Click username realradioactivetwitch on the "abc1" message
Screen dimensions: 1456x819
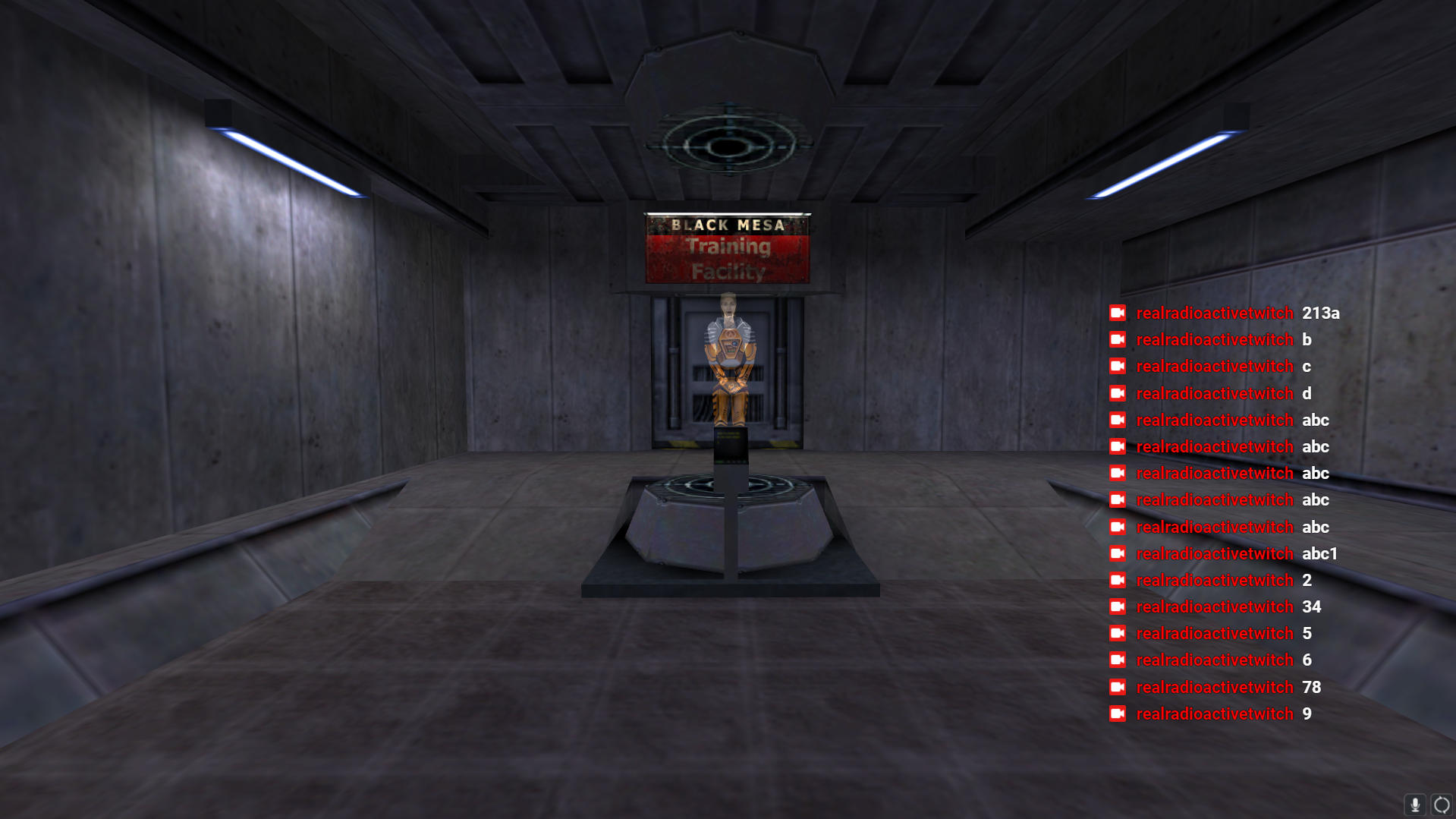coord(1214,553)
